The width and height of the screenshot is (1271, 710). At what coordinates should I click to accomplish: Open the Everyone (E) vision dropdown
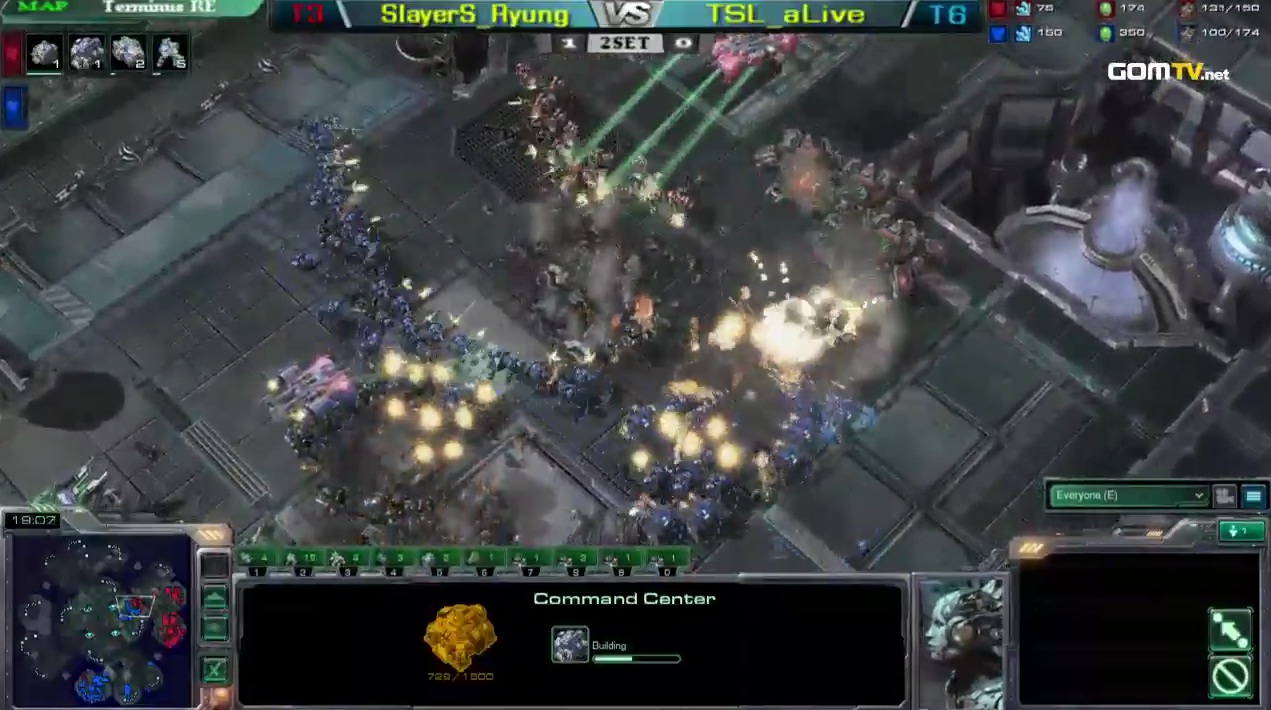click(x=1128, y=495)
